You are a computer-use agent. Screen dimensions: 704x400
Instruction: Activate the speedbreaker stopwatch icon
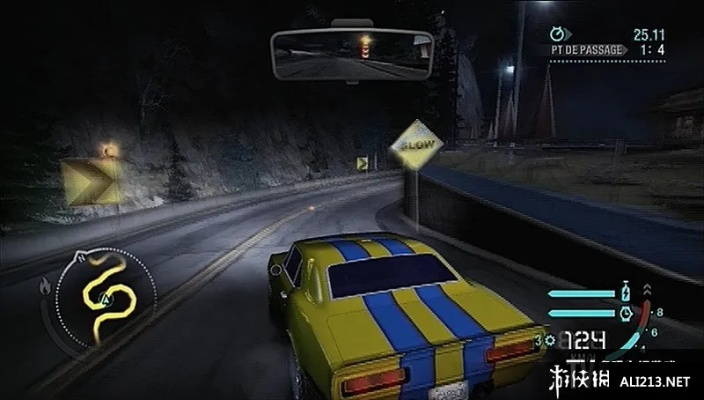point(627,313)
